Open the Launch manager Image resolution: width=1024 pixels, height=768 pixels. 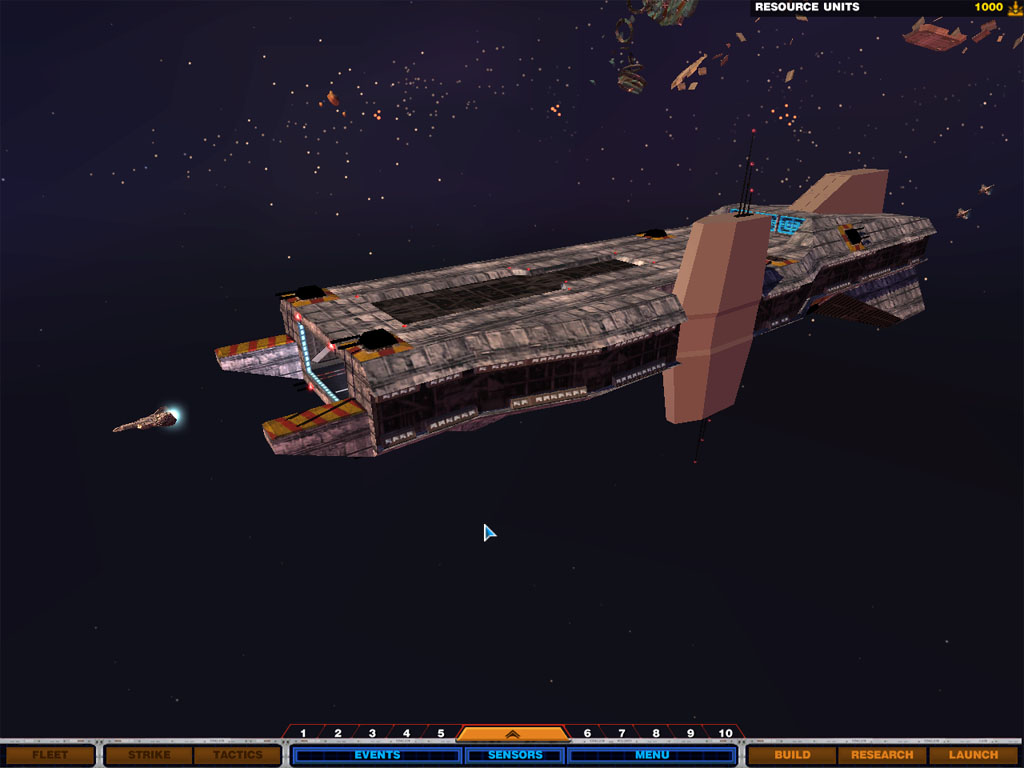pos(973,755)
